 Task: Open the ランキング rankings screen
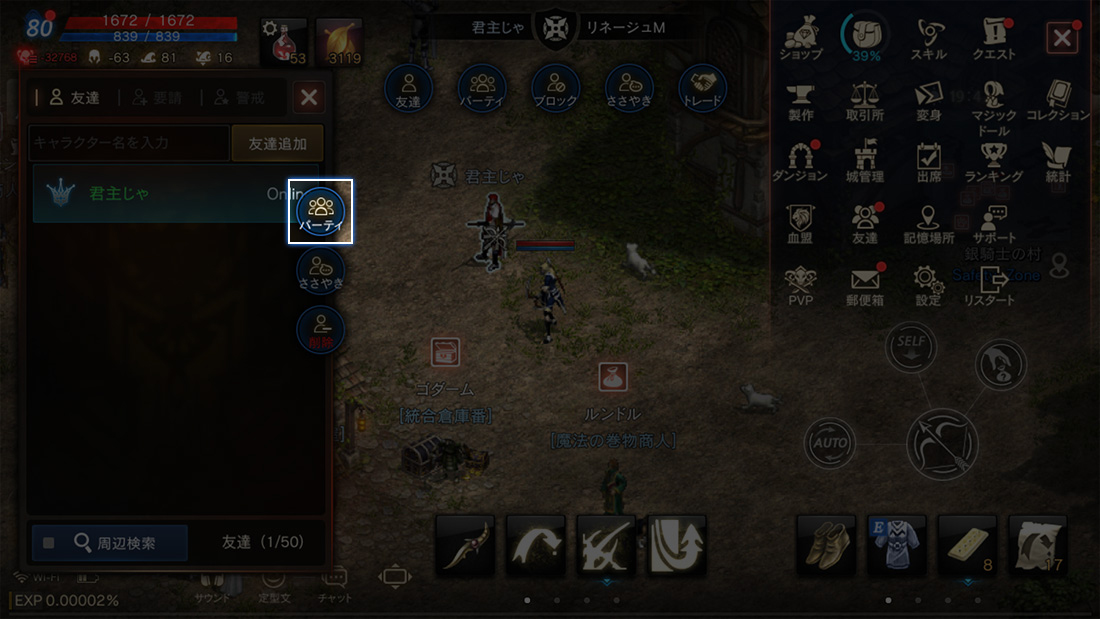(993, 161)
